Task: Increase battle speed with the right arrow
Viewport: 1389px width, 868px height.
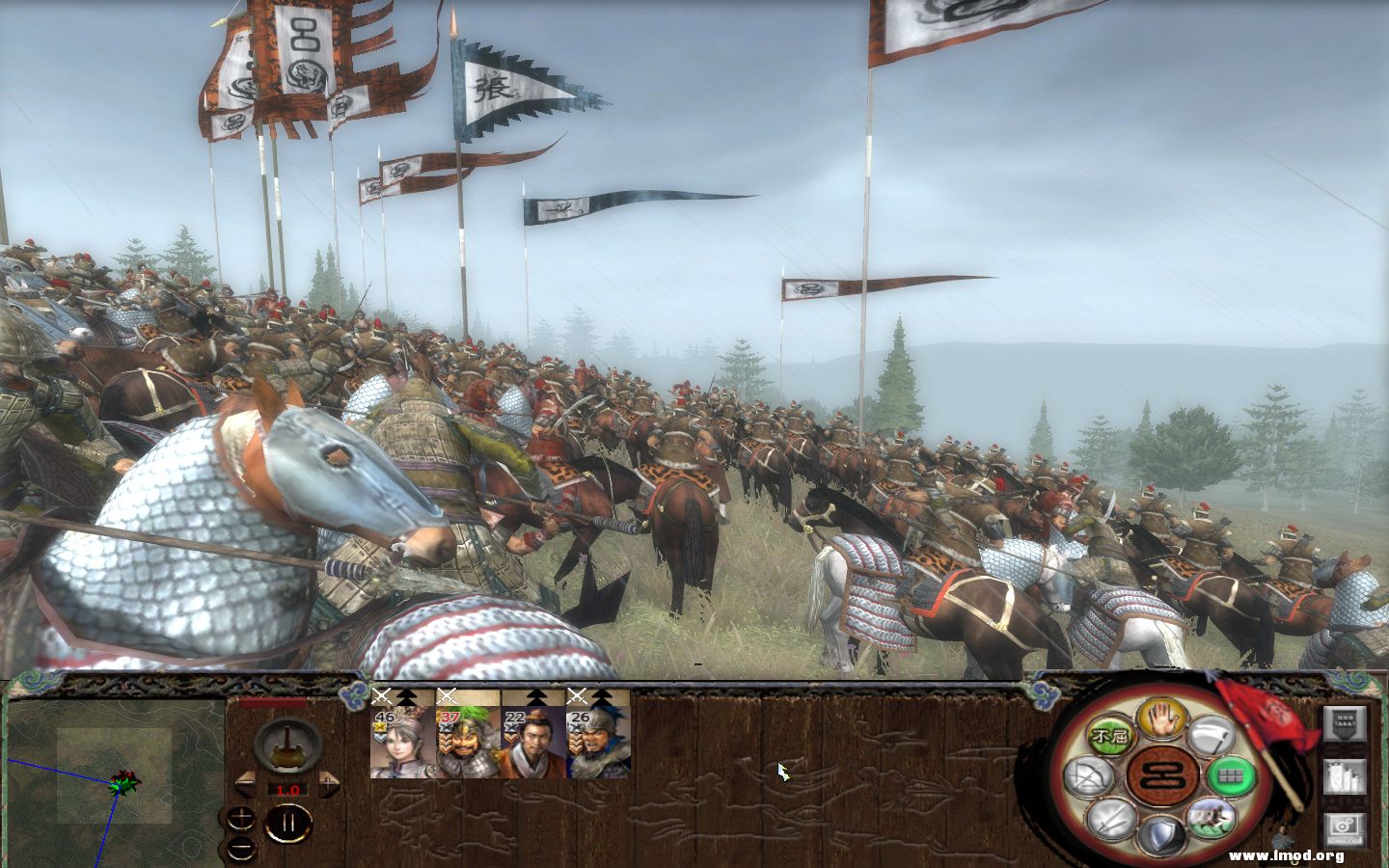Action: pos(329,782)
